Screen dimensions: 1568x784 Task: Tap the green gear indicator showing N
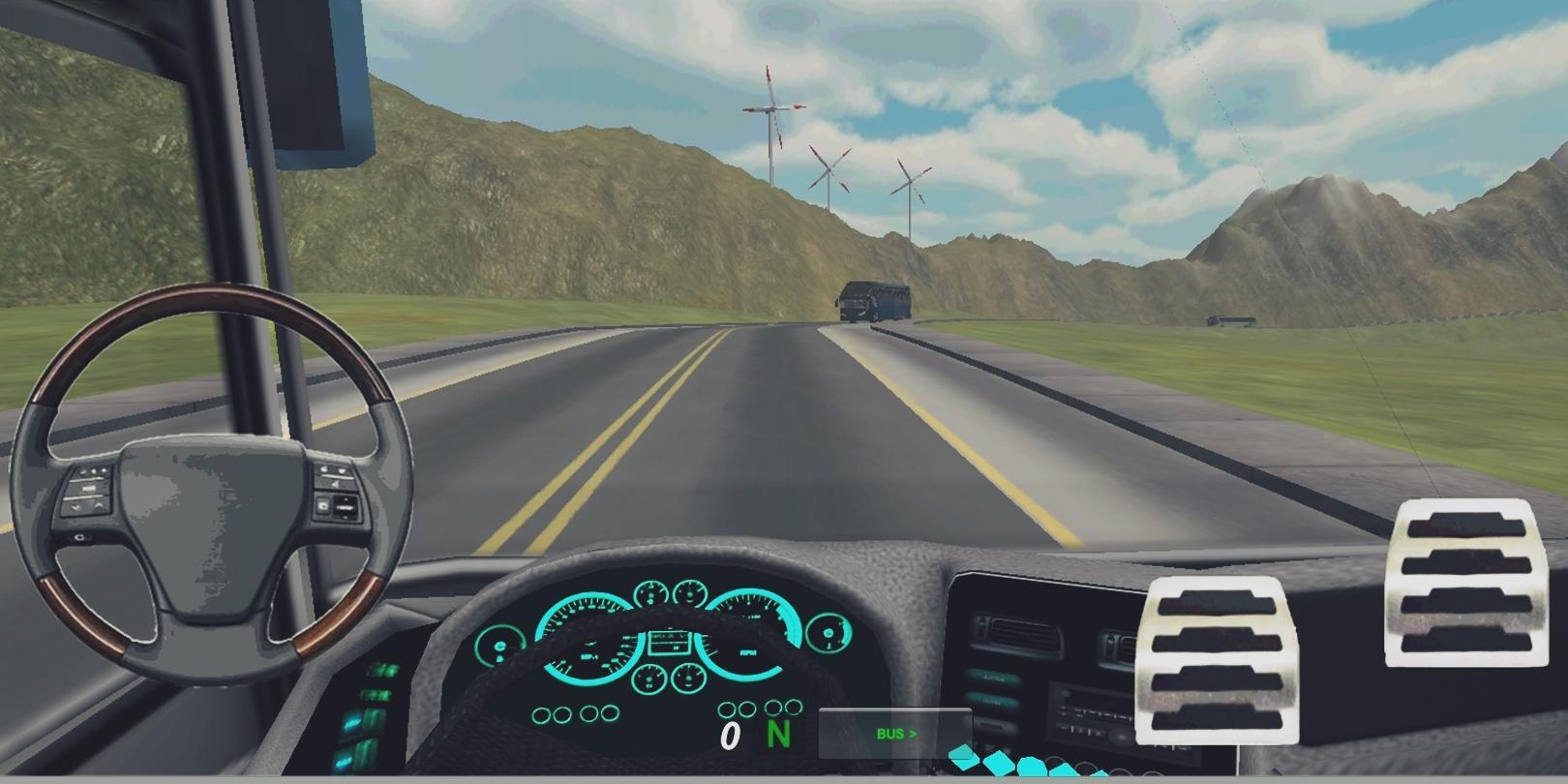779,734
